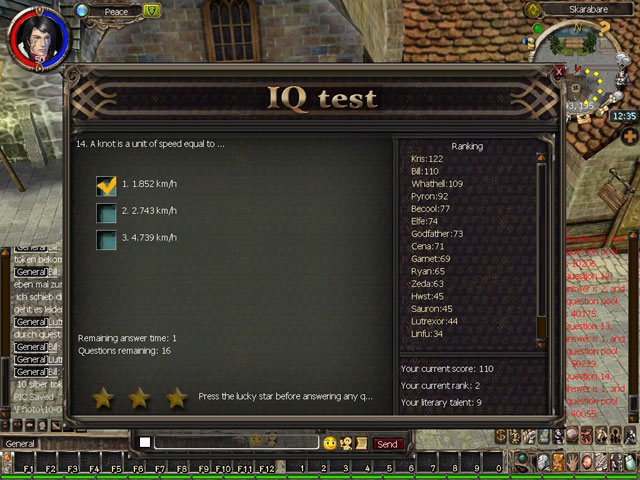The width and height of the screenshot is (640, 480).
Task: Toggle the green shield icon beside Peace
Action: coord(152,11)
